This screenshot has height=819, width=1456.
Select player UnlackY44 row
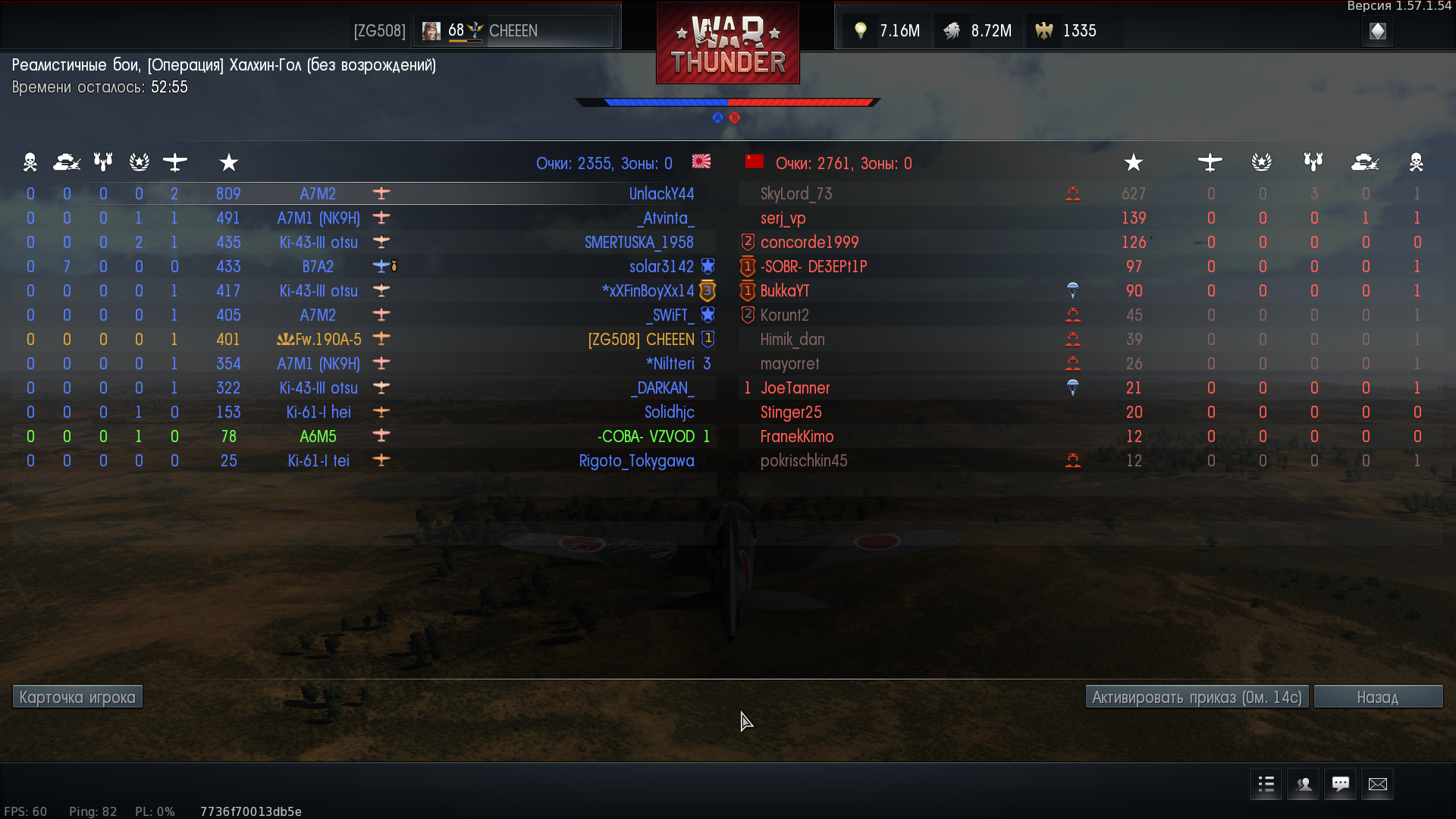(x=661, y=194)
